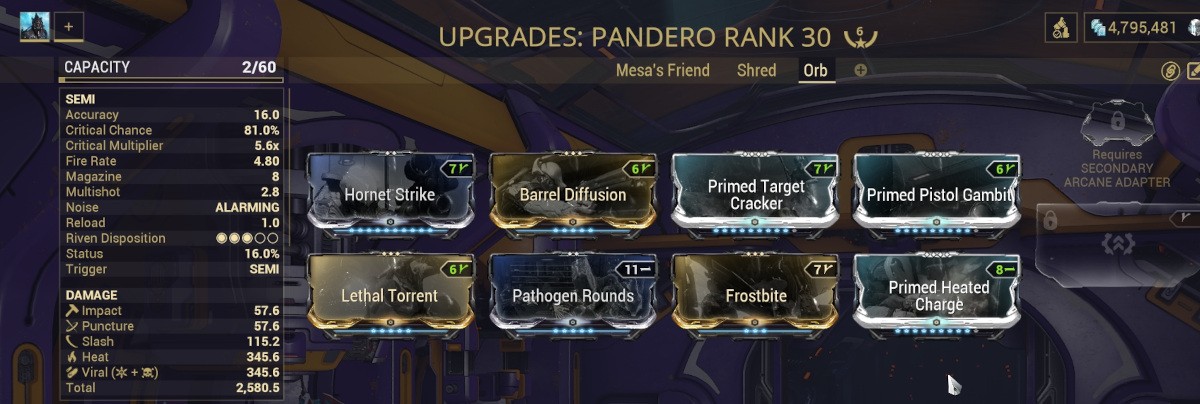Pick the Primed Pistol Gambit mod
The height and width of the screenshot is (404, 1200).
[x=939, y=193]
